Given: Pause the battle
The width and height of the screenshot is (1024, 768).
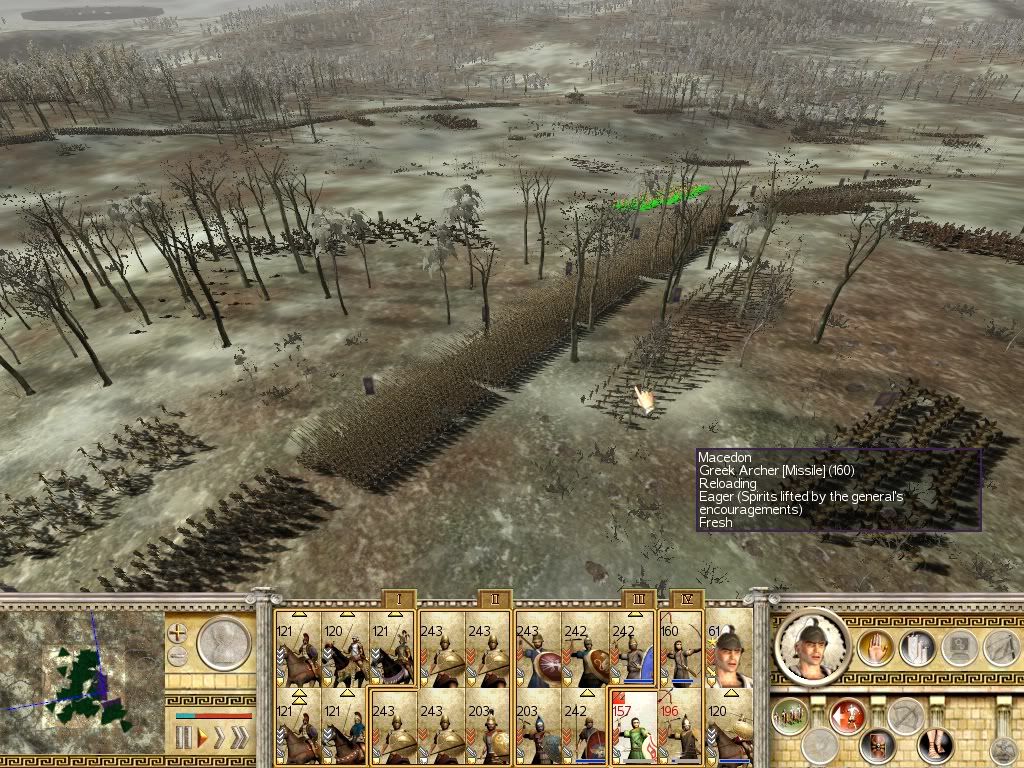Looking at the screenshot, I should click(x=183, y=739).
